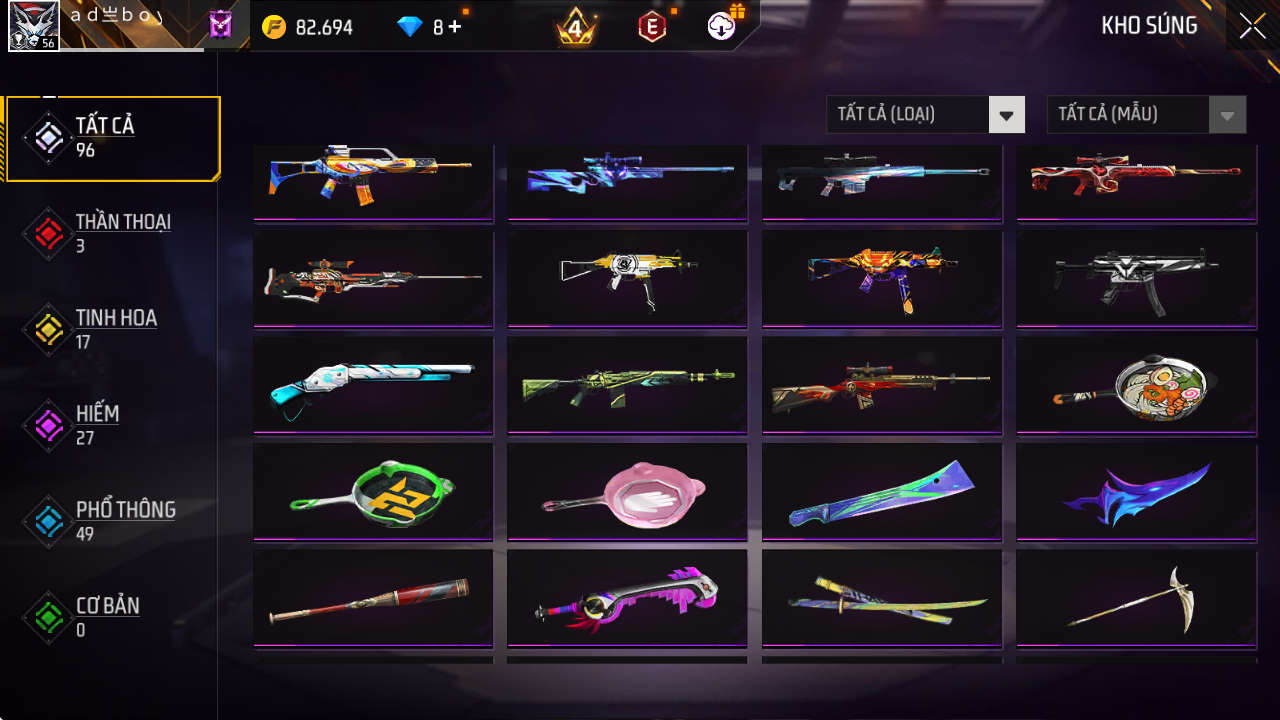Choose the pink pan skin

(627, 491)
